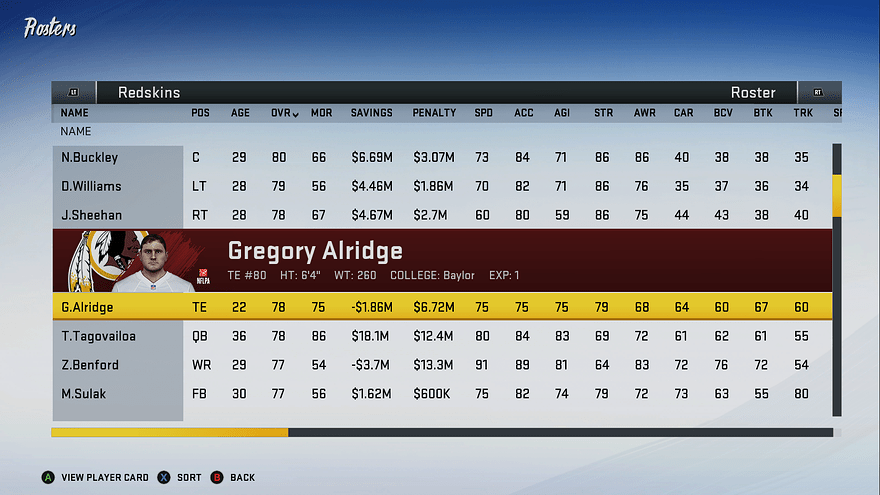The width and height of the screenshot is (880, 495).
Task: Sort roster by SAVINGS column
Action: tap(371, 113)
